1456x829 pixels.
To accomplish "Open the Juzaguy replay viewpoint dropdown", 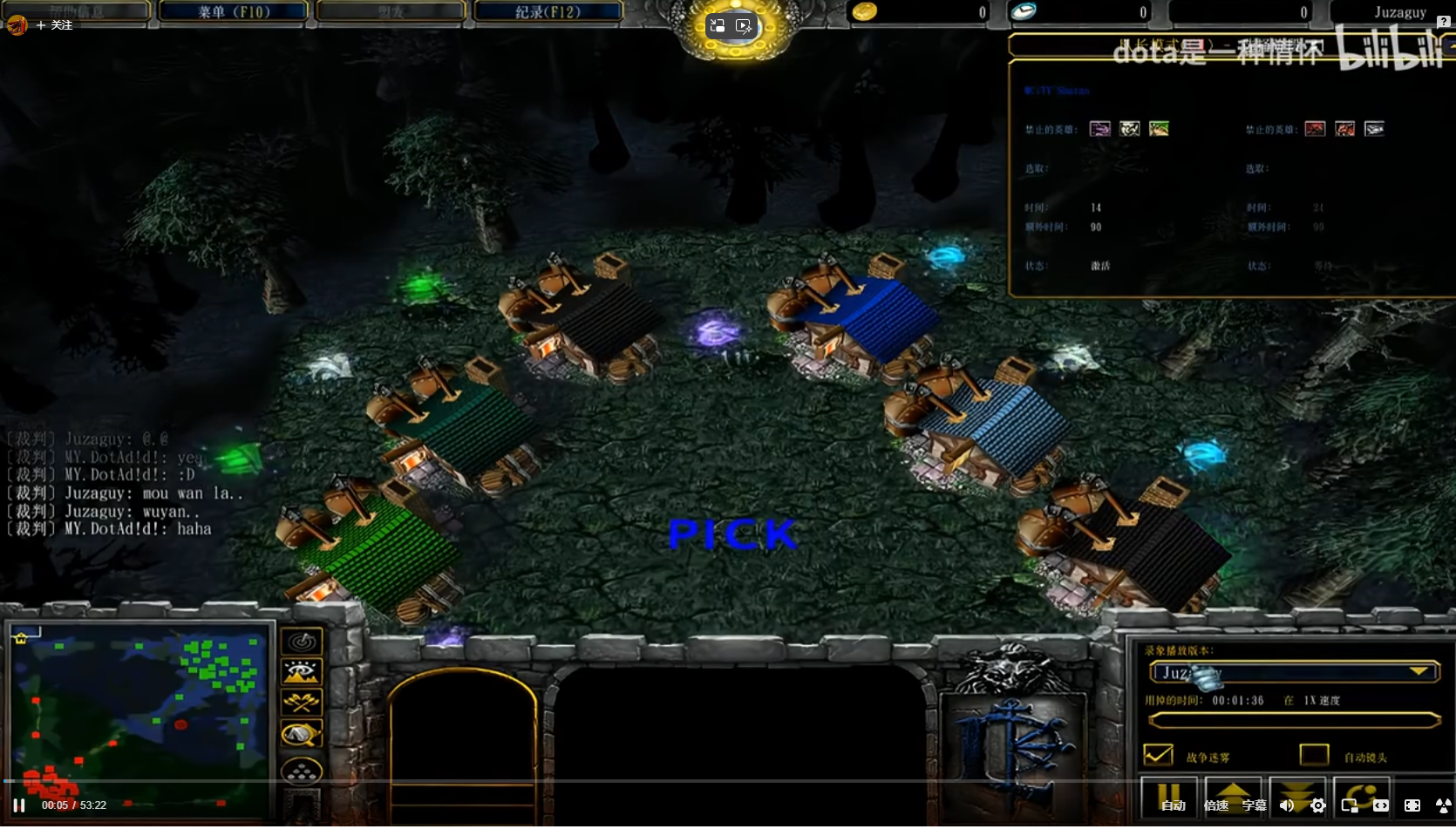I will pyautogui.click(x=1419, y=671).
